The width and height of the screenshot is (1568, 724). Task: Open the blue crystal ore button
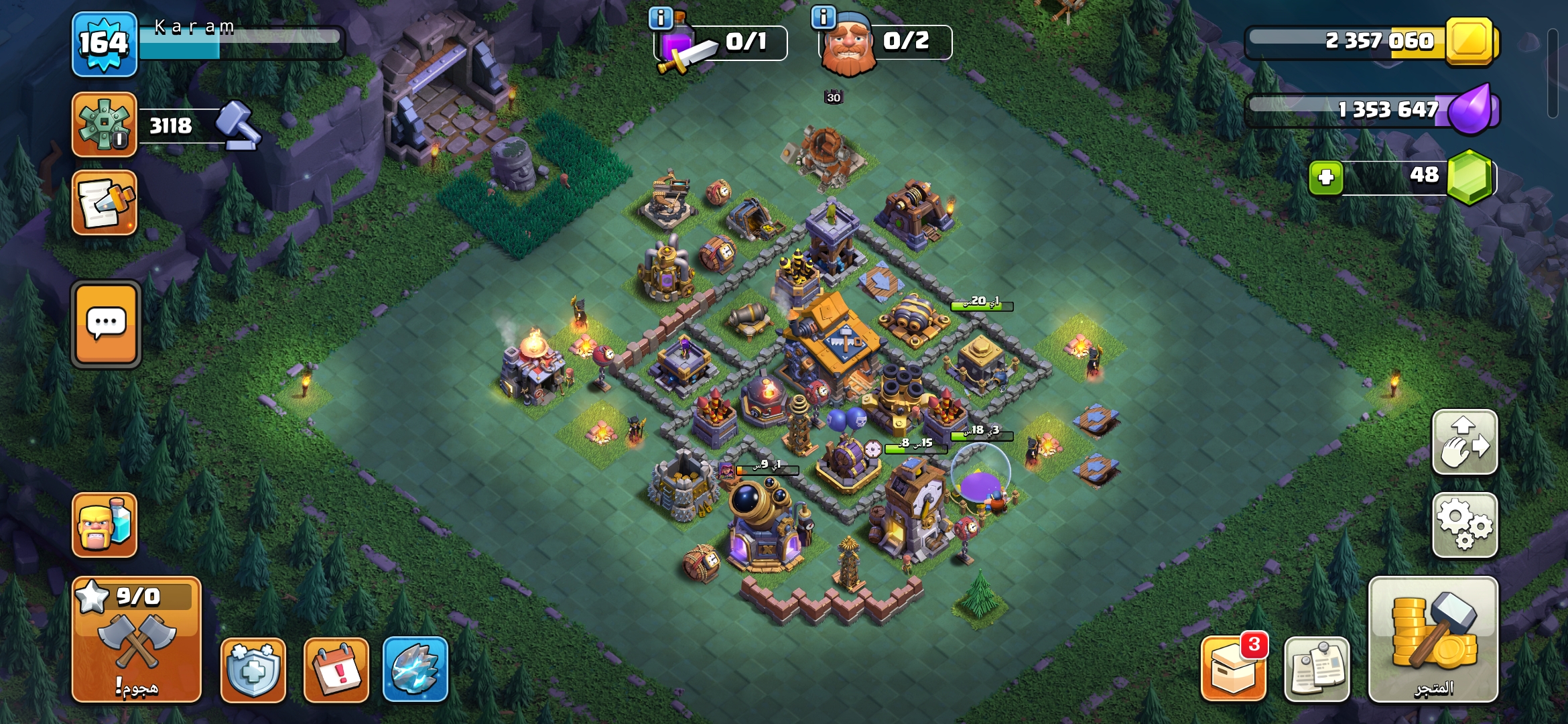(415, 670)
